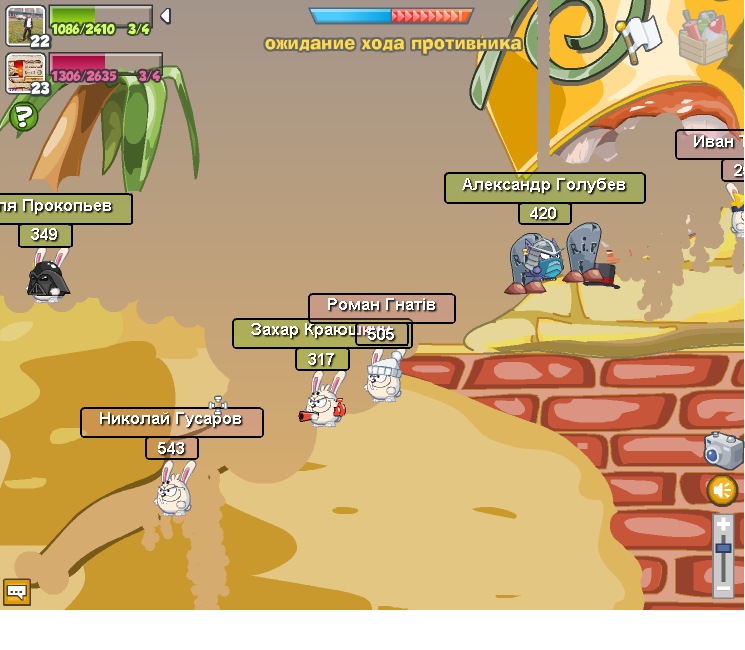Screen dimensions: 745x650
Task: Click the zoom slider's plus button
Action: pos(723,524)
